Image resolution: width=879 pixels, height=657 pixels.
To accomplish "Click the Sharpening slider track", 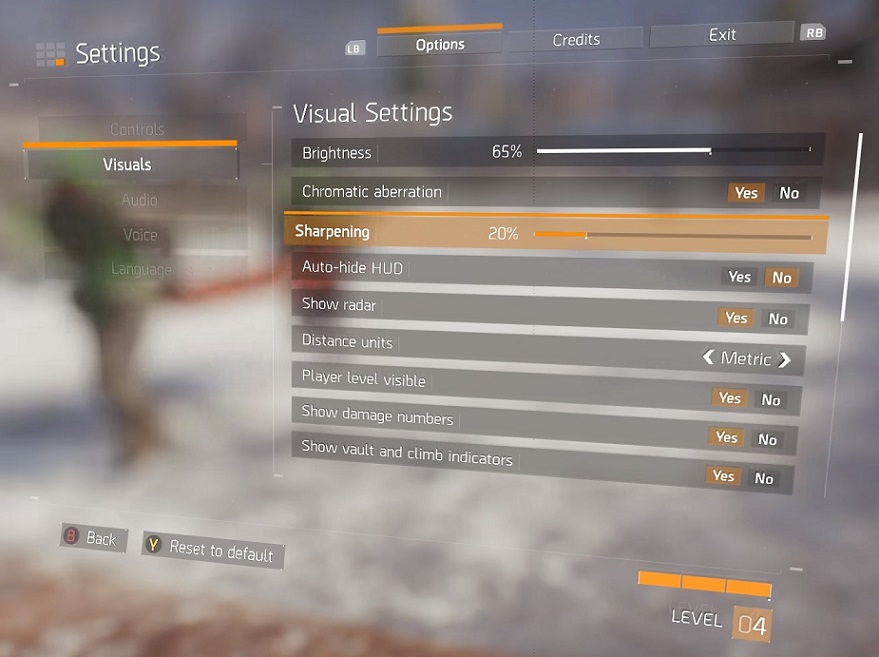I will [x=672, y=235].
